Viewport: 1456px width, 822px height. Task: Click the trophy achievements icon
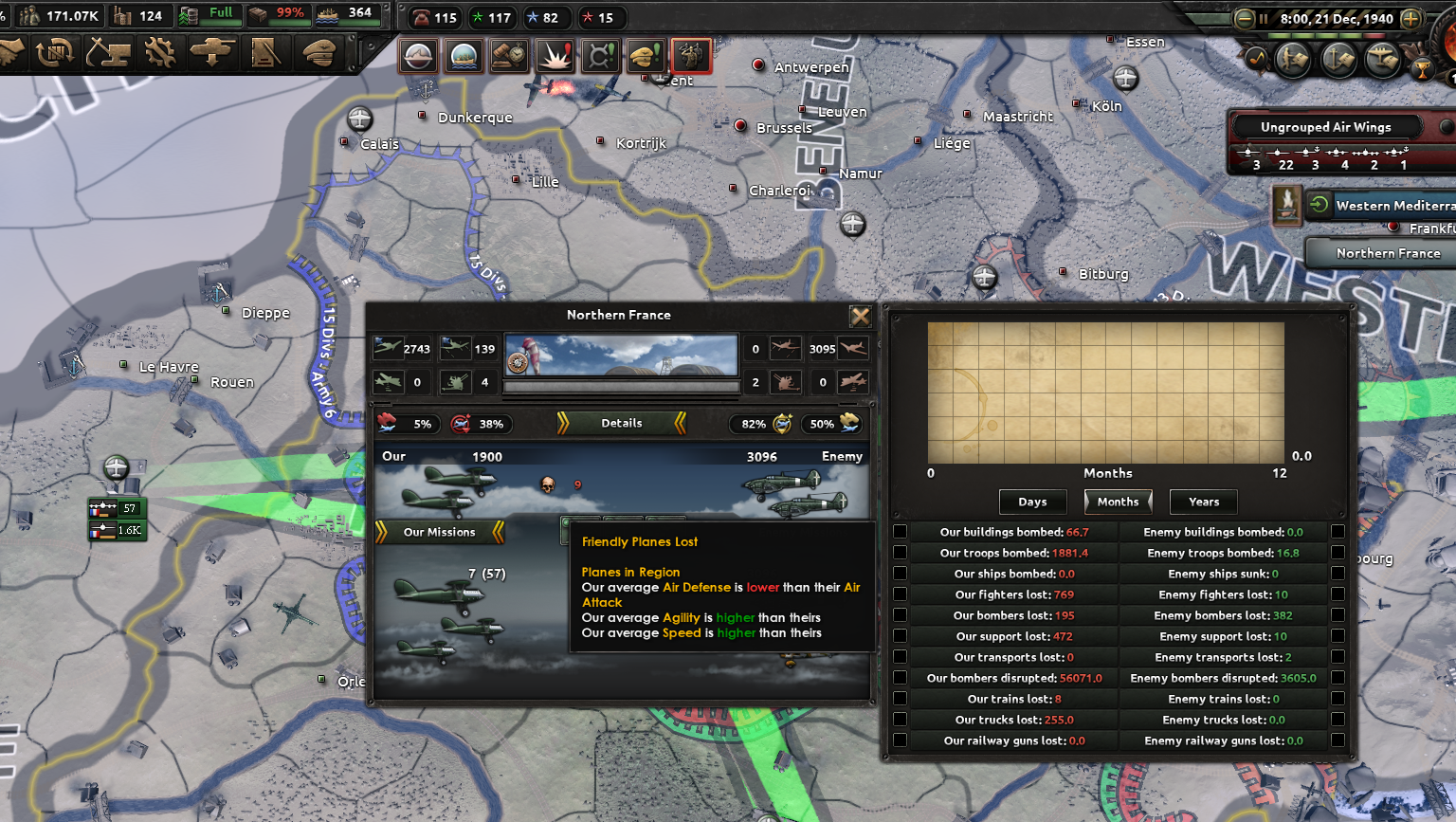pyautogui.click(x=1423, y=68)
